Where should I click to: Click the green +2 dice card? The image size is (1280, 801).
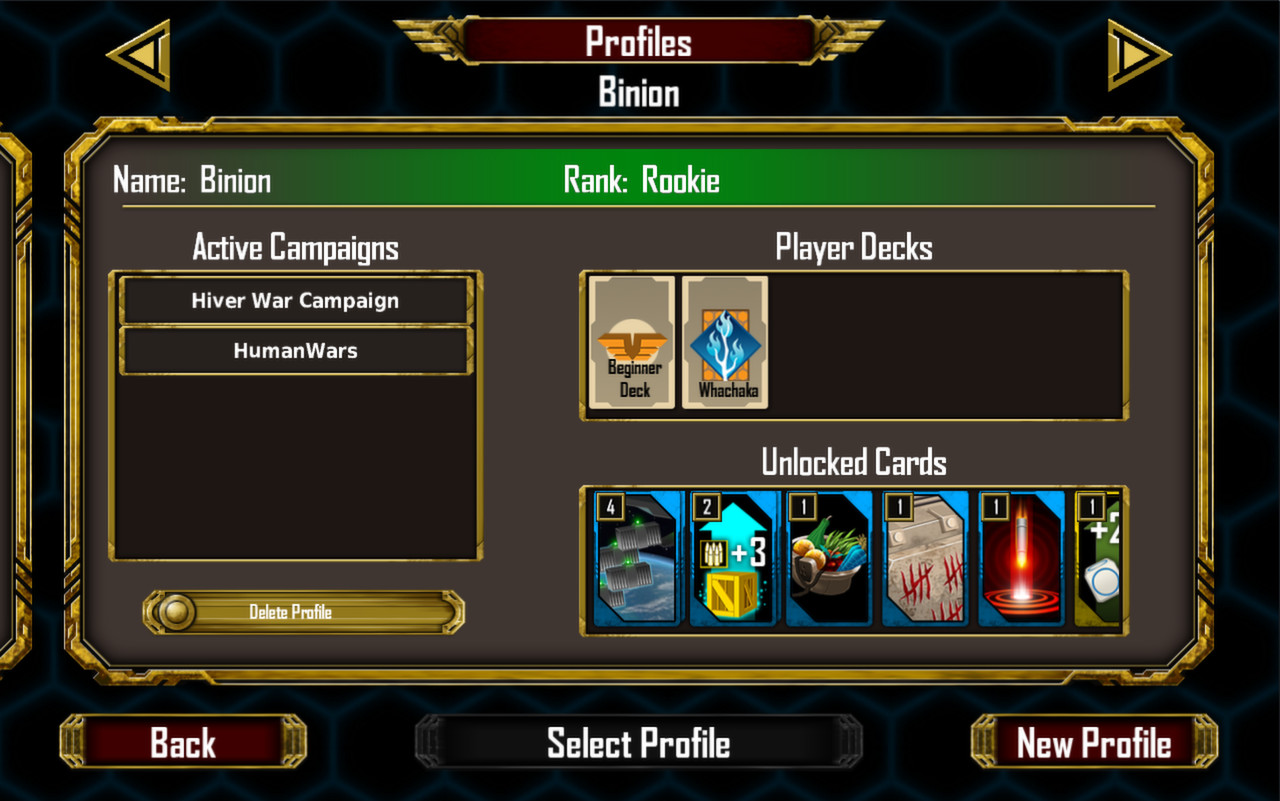[1100, 558]
